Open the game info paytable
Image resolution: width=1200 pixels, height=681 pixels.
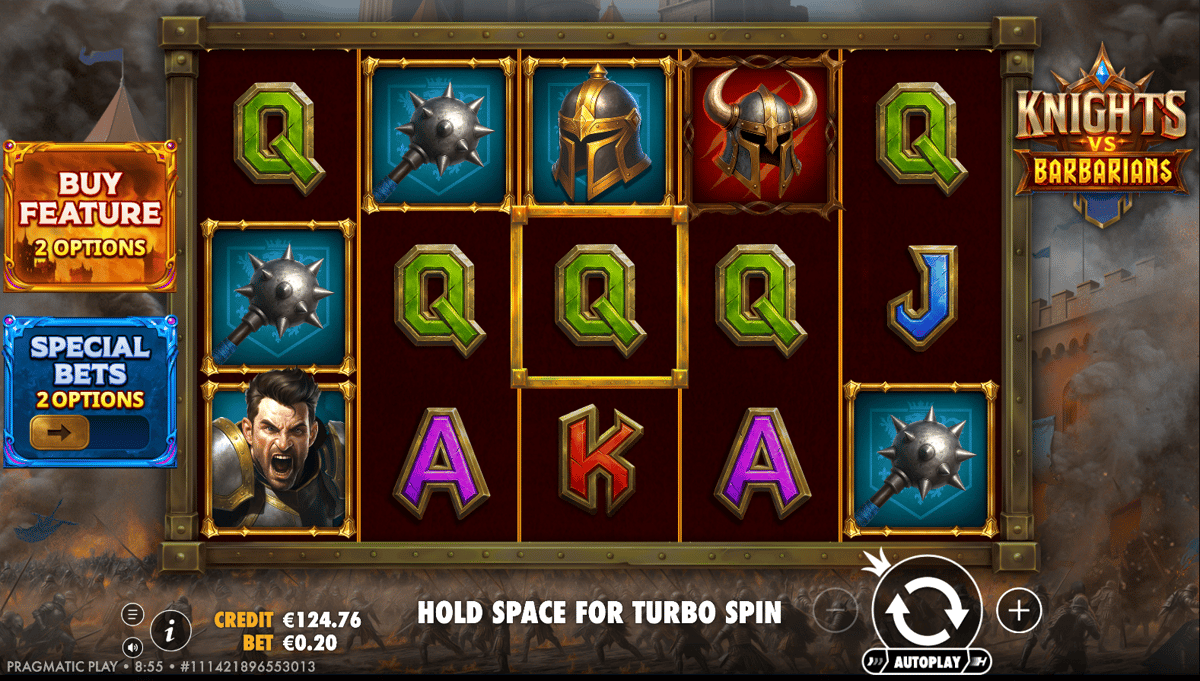(x=171, y=630)
